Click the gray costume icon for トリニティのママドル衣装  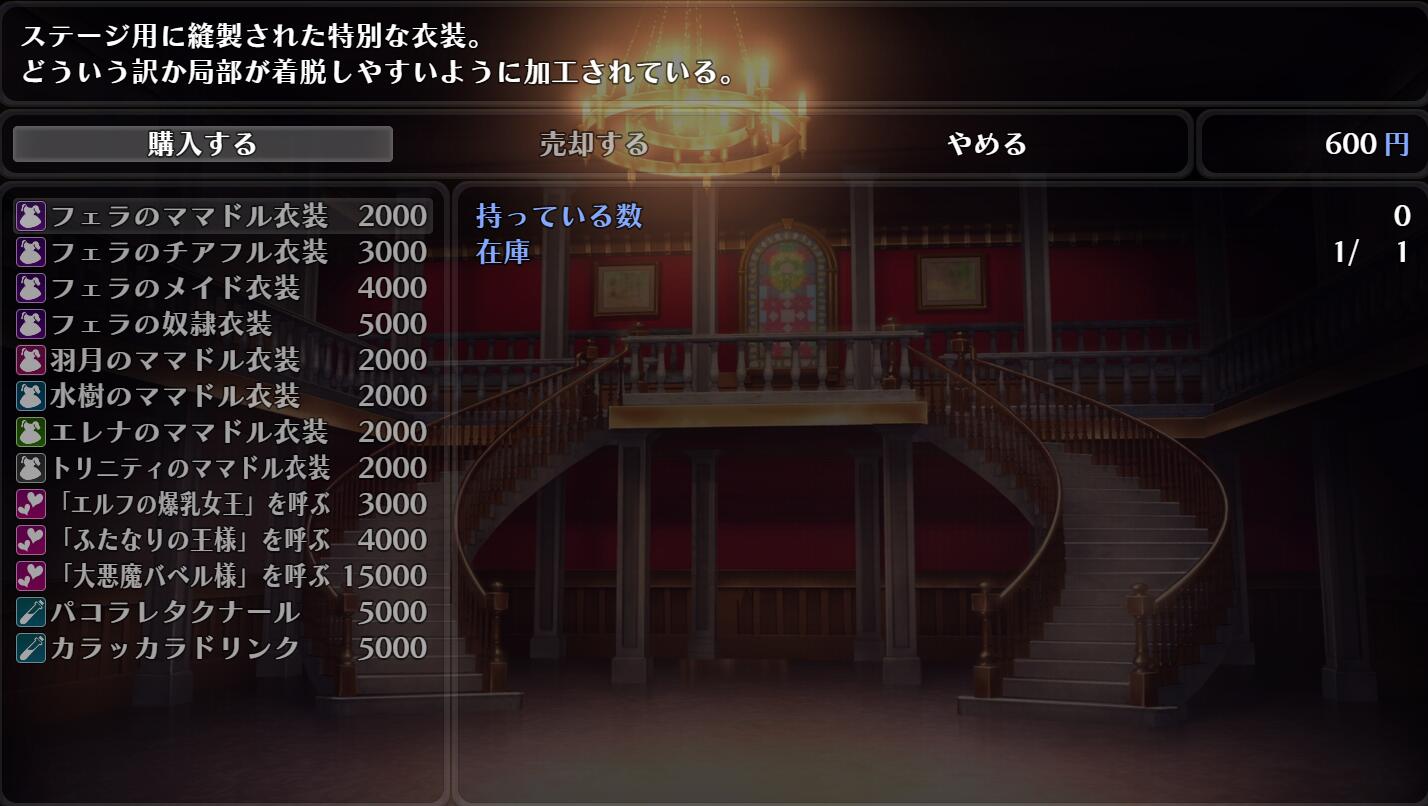pos(30,468)
